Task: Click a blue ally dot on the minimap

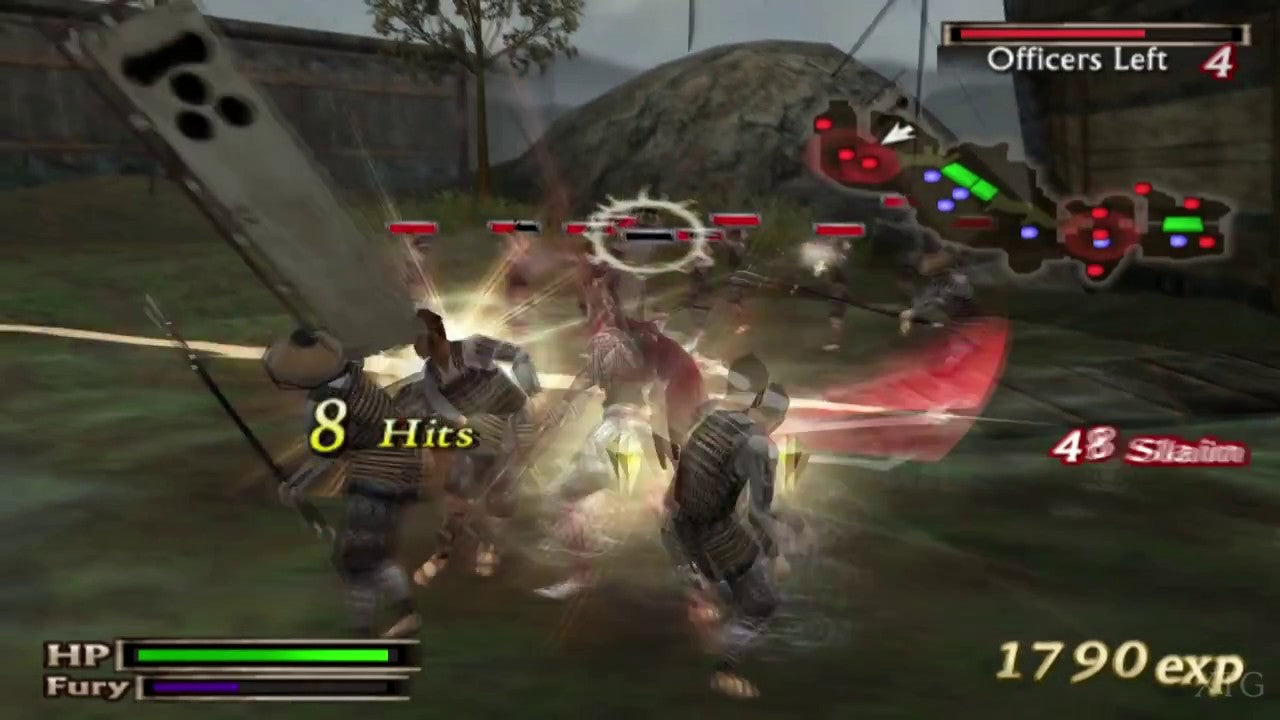Action: [x=932, y=178]
